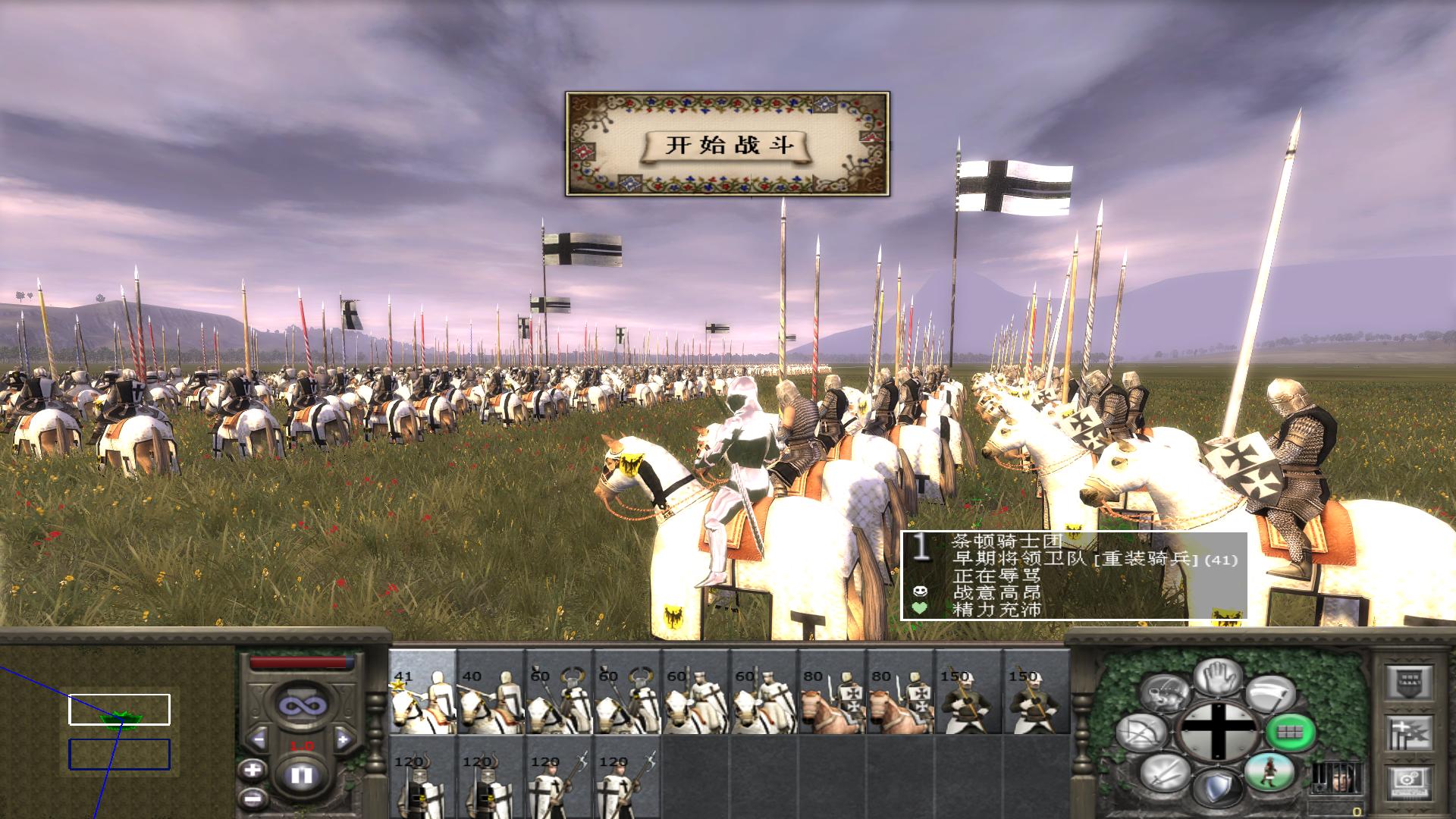The height and width of the screenshot is (819, 1456).
Task: Toggle run mode with the soldier icon
Action: coord(1269,776)
